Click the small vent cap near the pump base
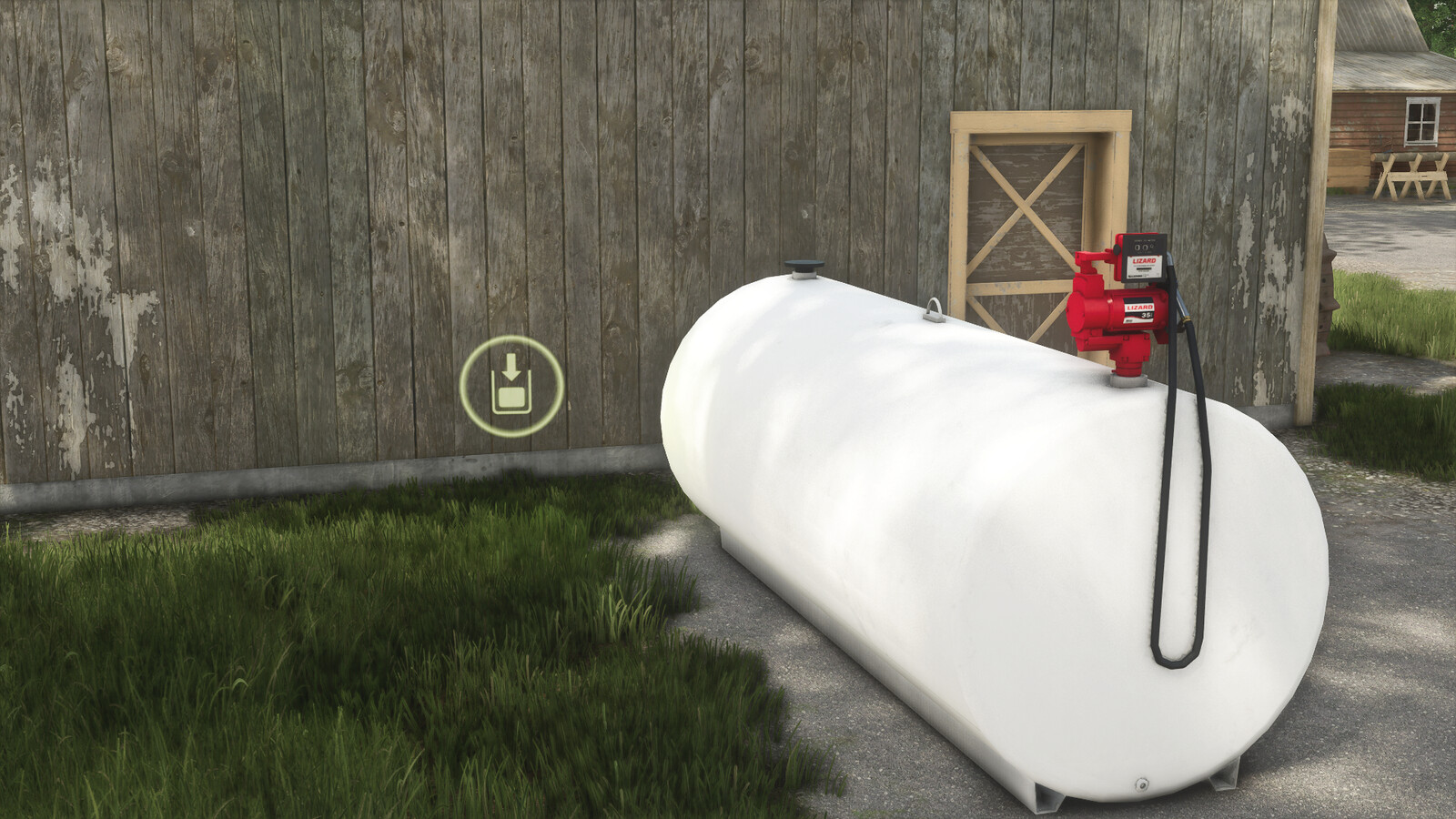 click(x=1128, y=379)
